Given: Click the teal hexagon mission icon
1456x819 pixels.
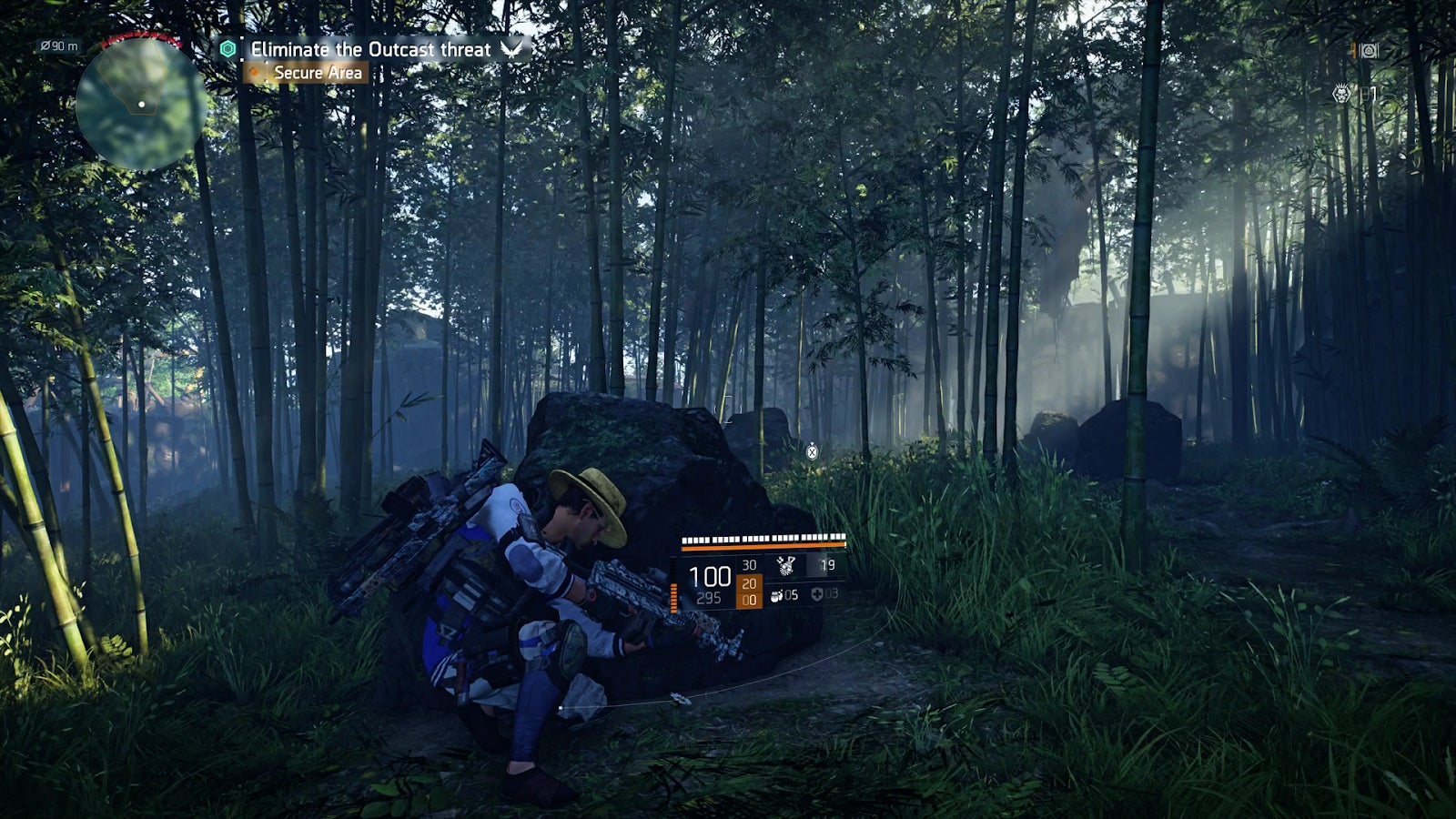Looking at the screenshot, I should tap(227, 49).
